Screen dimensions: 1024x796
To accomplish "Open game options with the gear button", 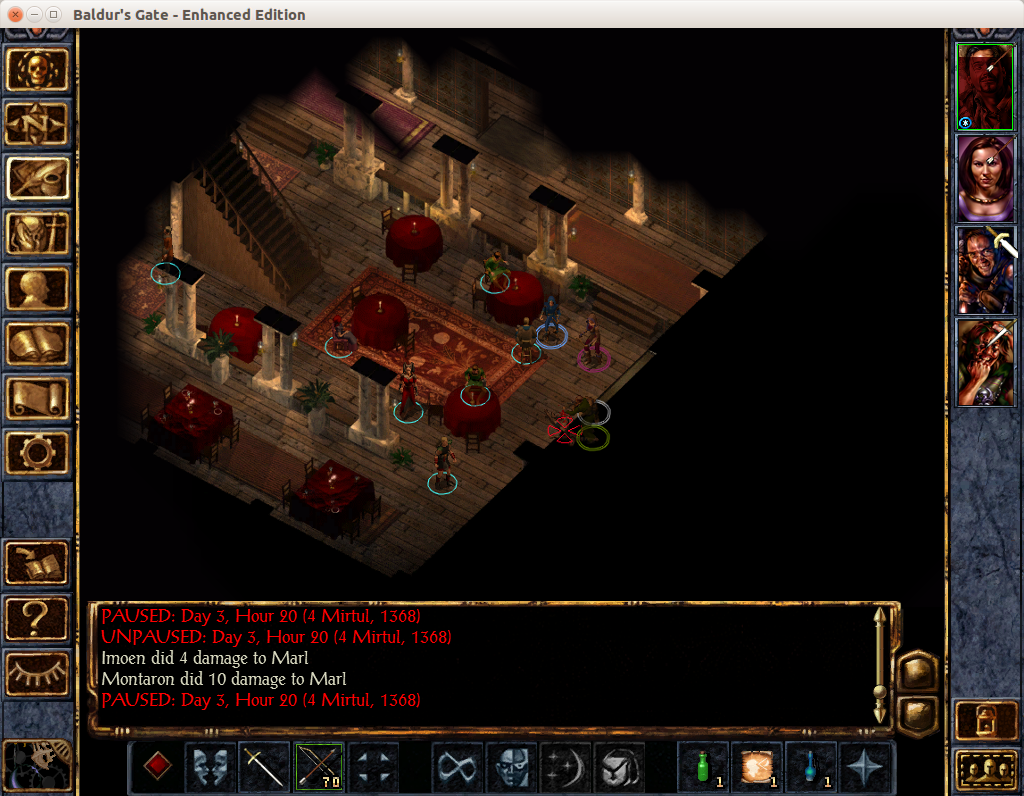I will [x=39, y=453].
